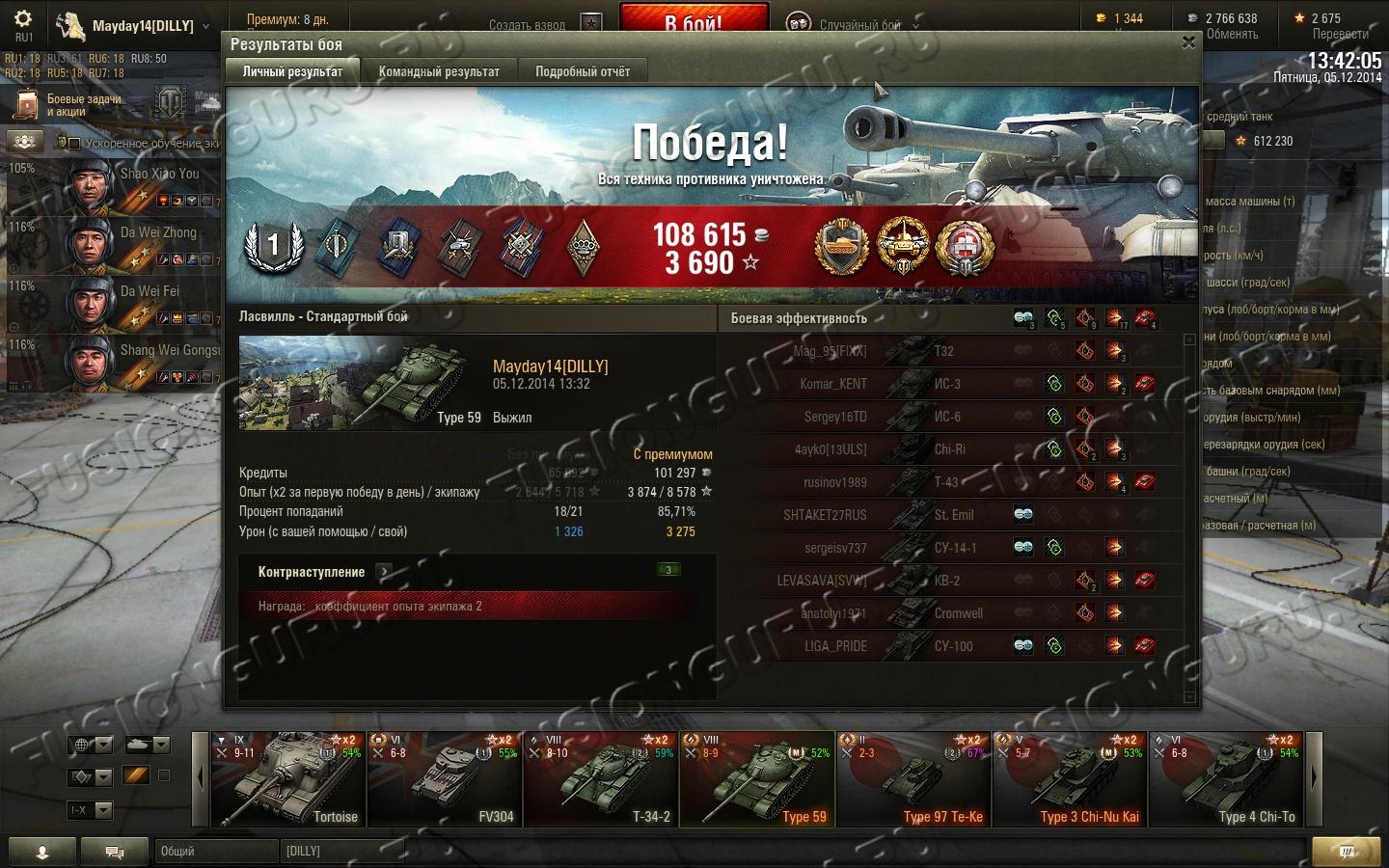Open Боевые задачи и акции missions
The height and width of the screenshot is (868, 1389).
point(72,105)
